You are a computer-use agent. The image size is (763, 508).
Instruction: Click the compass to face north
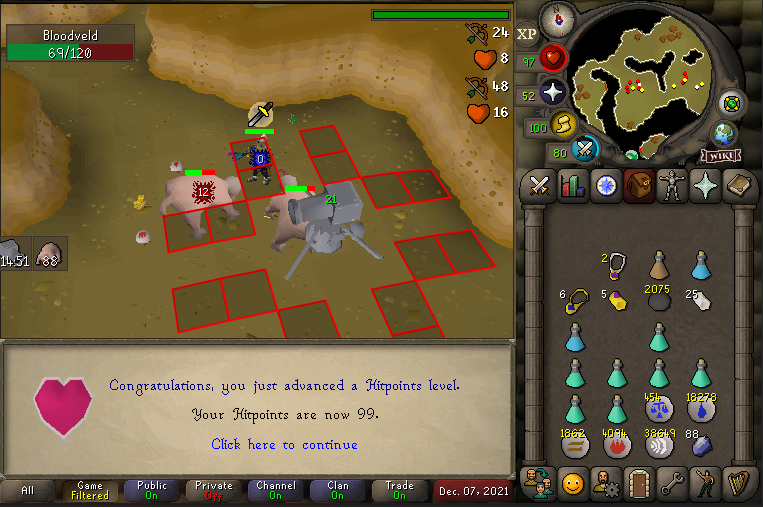pyautogui.click(x=555, y=19)
